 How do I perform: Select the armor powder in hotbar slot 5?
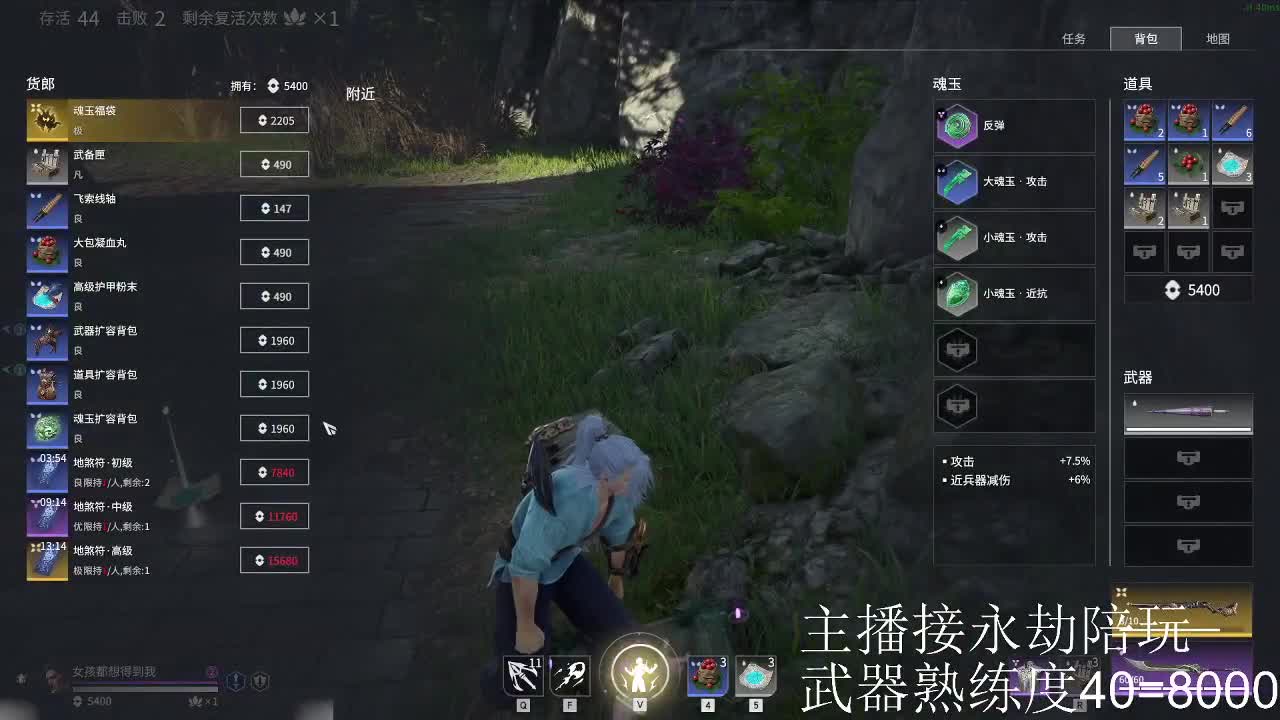[x=755, y=676]
